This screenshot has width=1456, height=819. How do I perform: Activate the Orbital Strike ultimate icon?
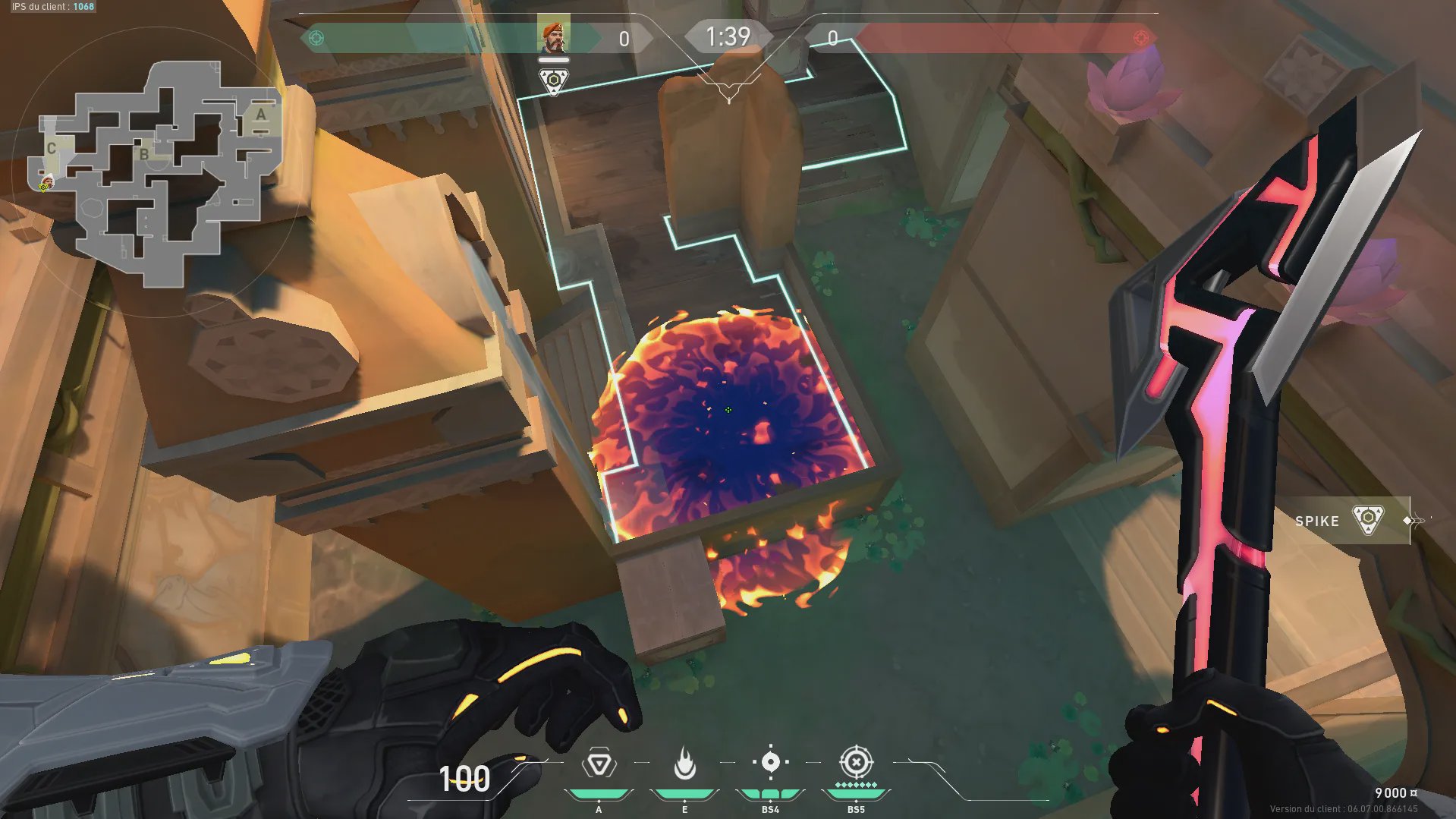(x=856, y=761)
